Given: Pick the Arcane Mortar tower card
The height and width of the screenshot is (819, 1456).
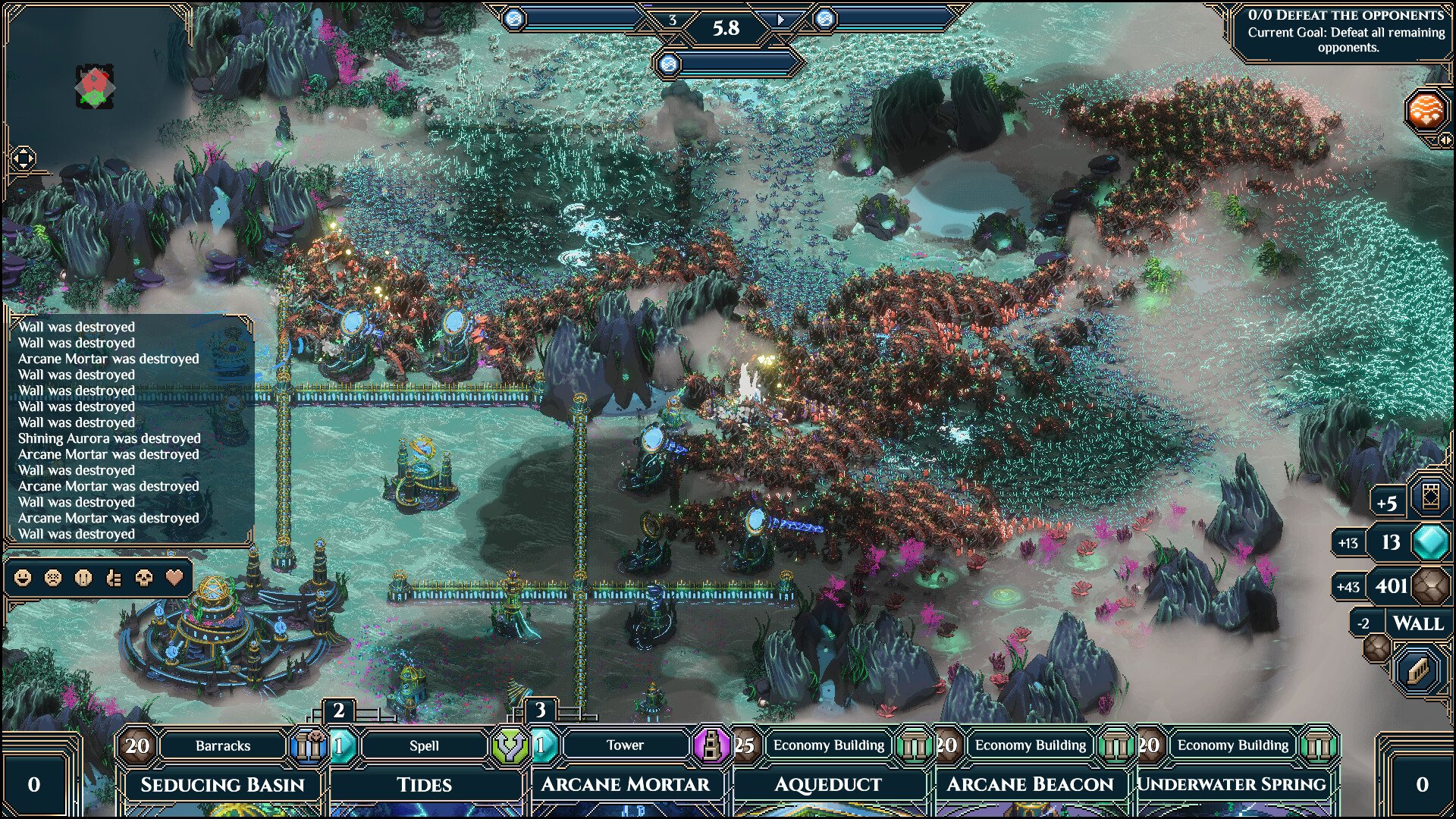Looking at the screenshot, I should (x=625, y=783).
